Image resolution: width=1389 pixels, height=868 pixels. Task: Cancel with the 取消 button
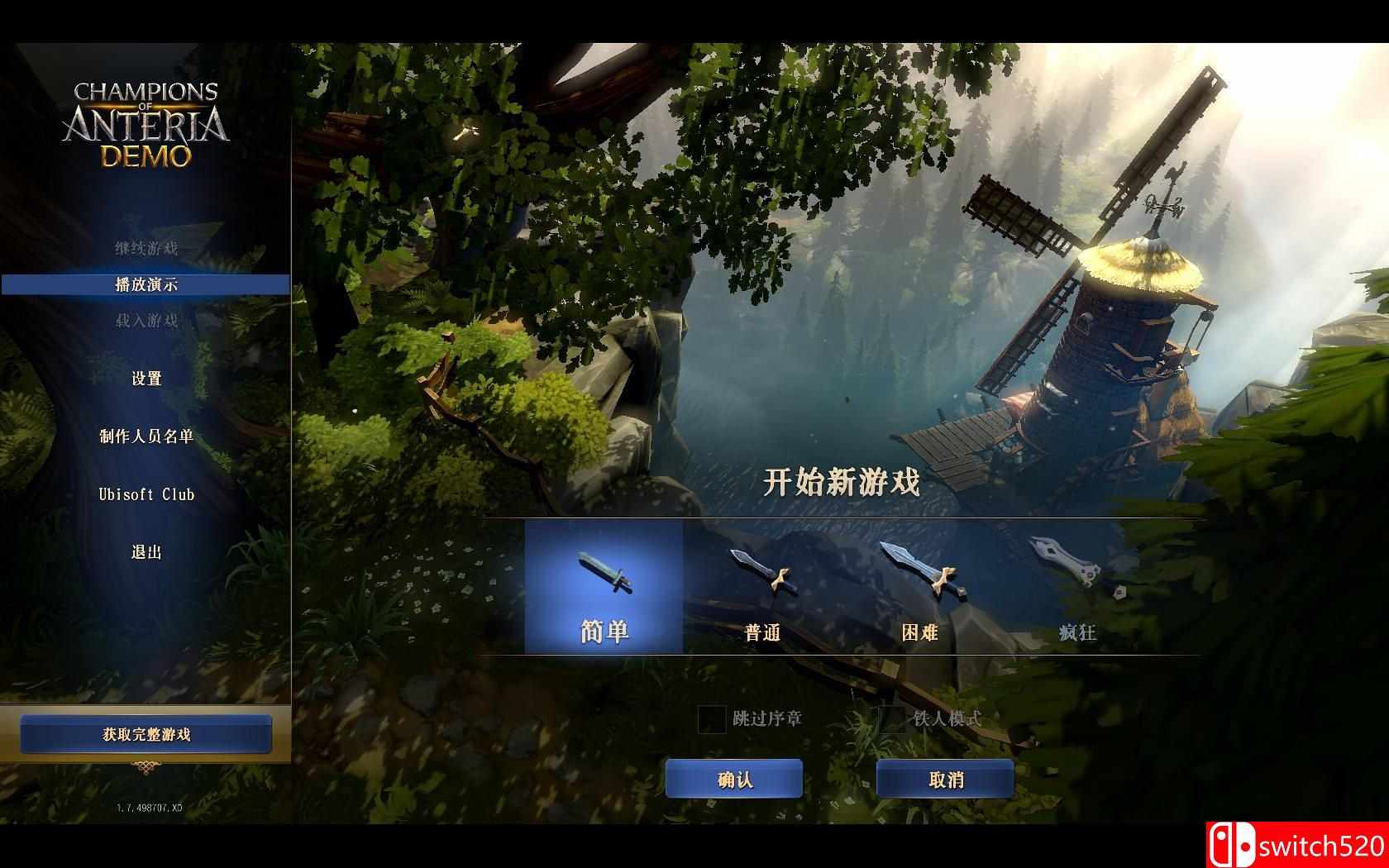point(945,778)
